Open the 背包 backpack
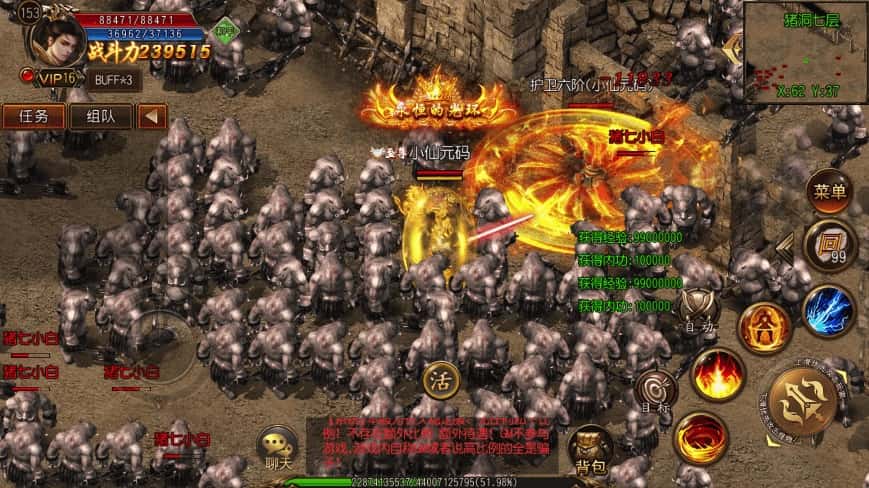Viewport: 869px width, 488px height. click(589, 449)
